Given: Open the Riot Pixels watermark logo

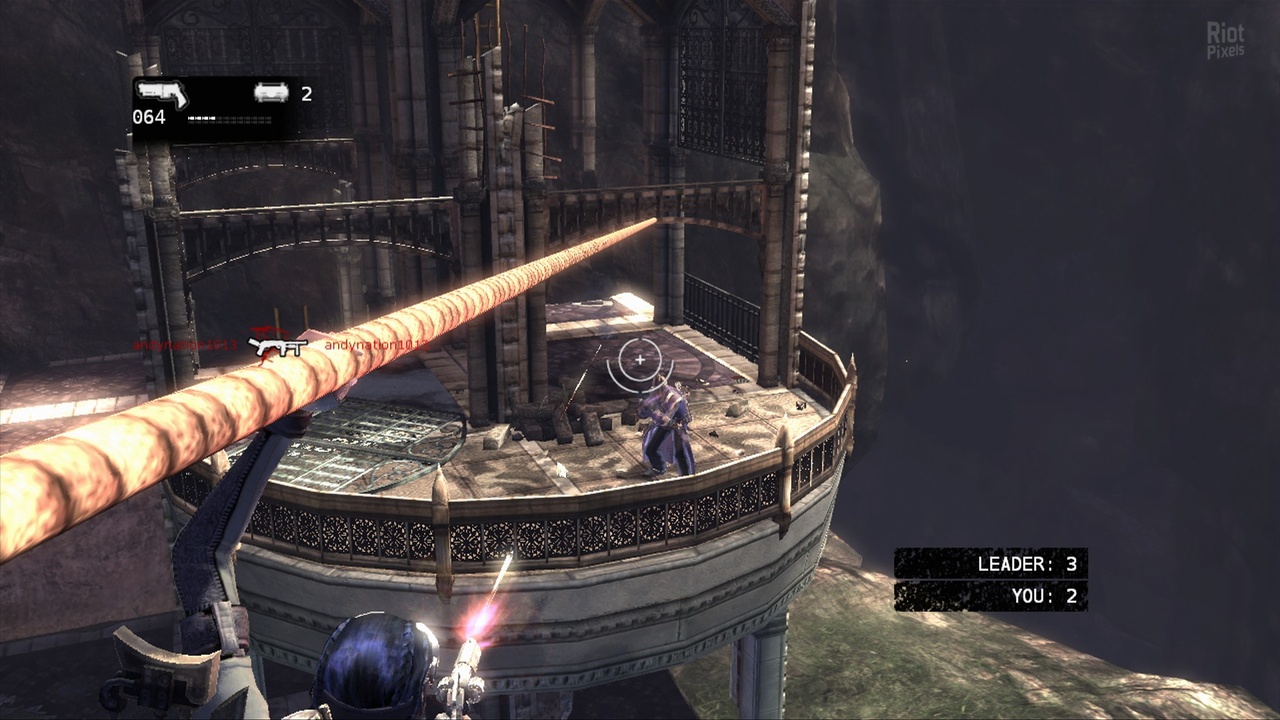Looking at the screenshot, I should tap(1226, 40).
